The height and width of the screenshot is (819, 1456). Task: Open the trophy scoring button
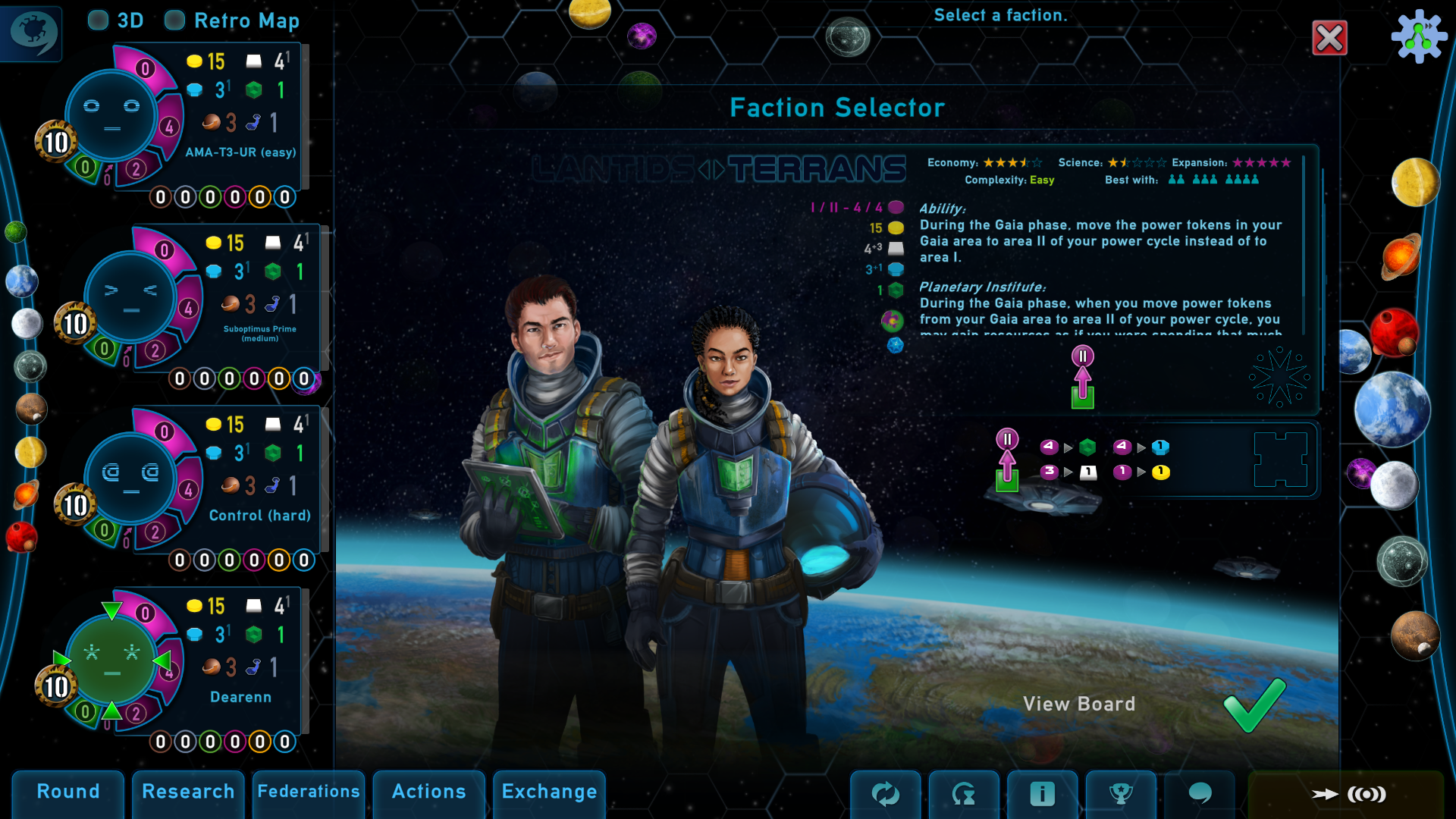click(1120, 794)
